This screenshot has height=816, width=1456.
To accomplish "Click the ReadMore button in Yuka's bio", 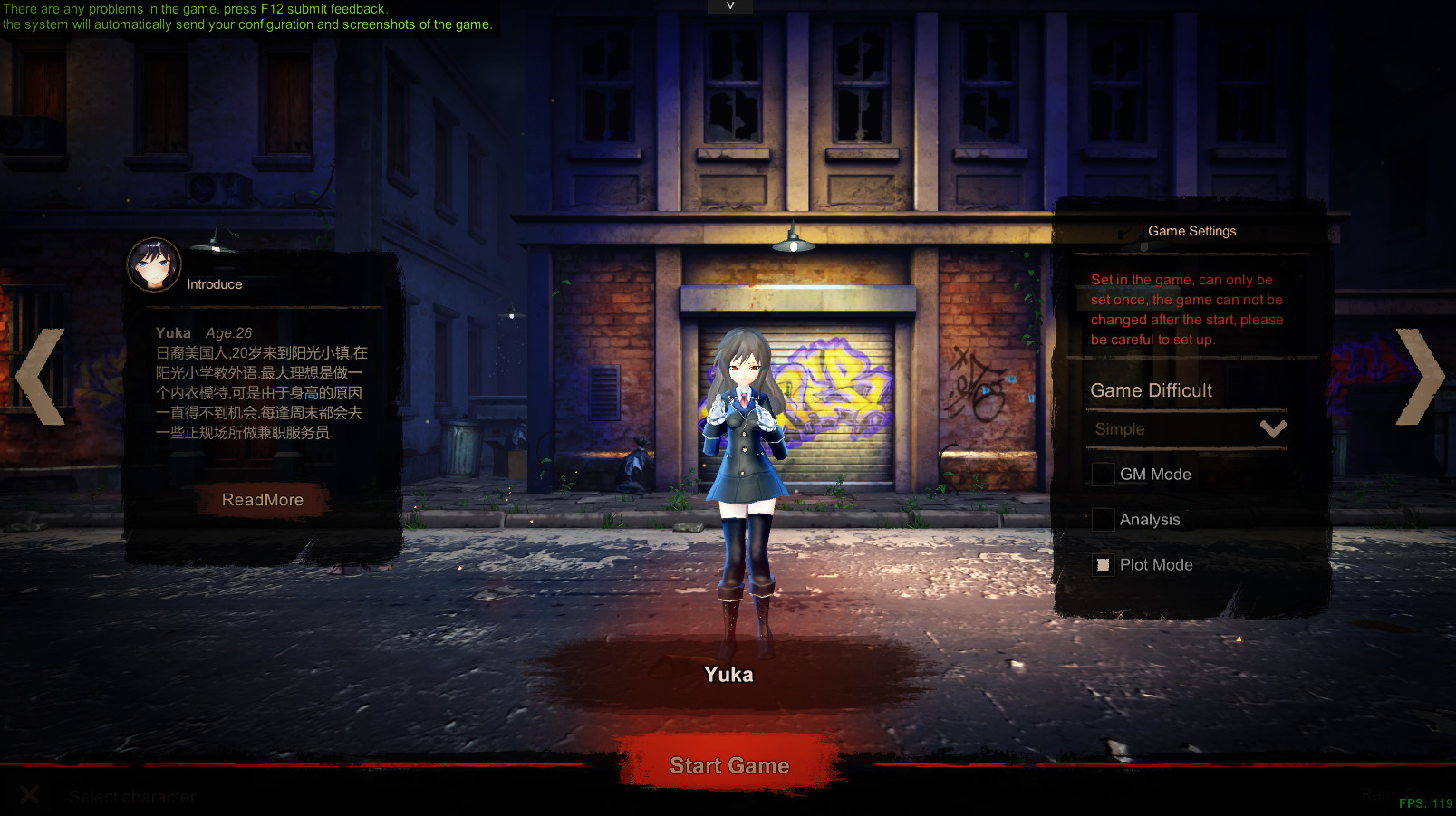I will coord(261,499).
